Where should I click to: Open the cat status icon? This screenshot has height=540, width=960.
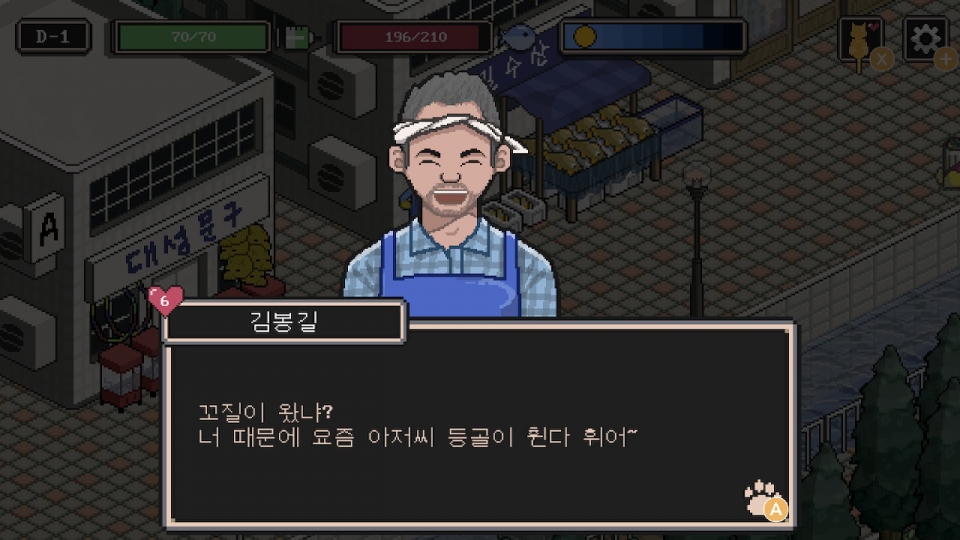(859, 42)
